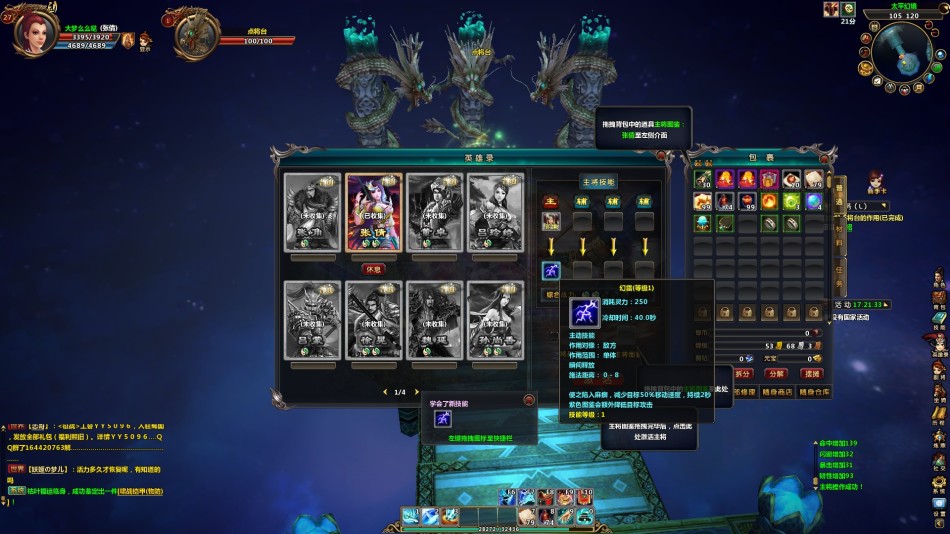Image resolution: width=950 pixels, height=534 pixels.
Task: Select the collected hero card 张倩
Action: pos(373,212)
